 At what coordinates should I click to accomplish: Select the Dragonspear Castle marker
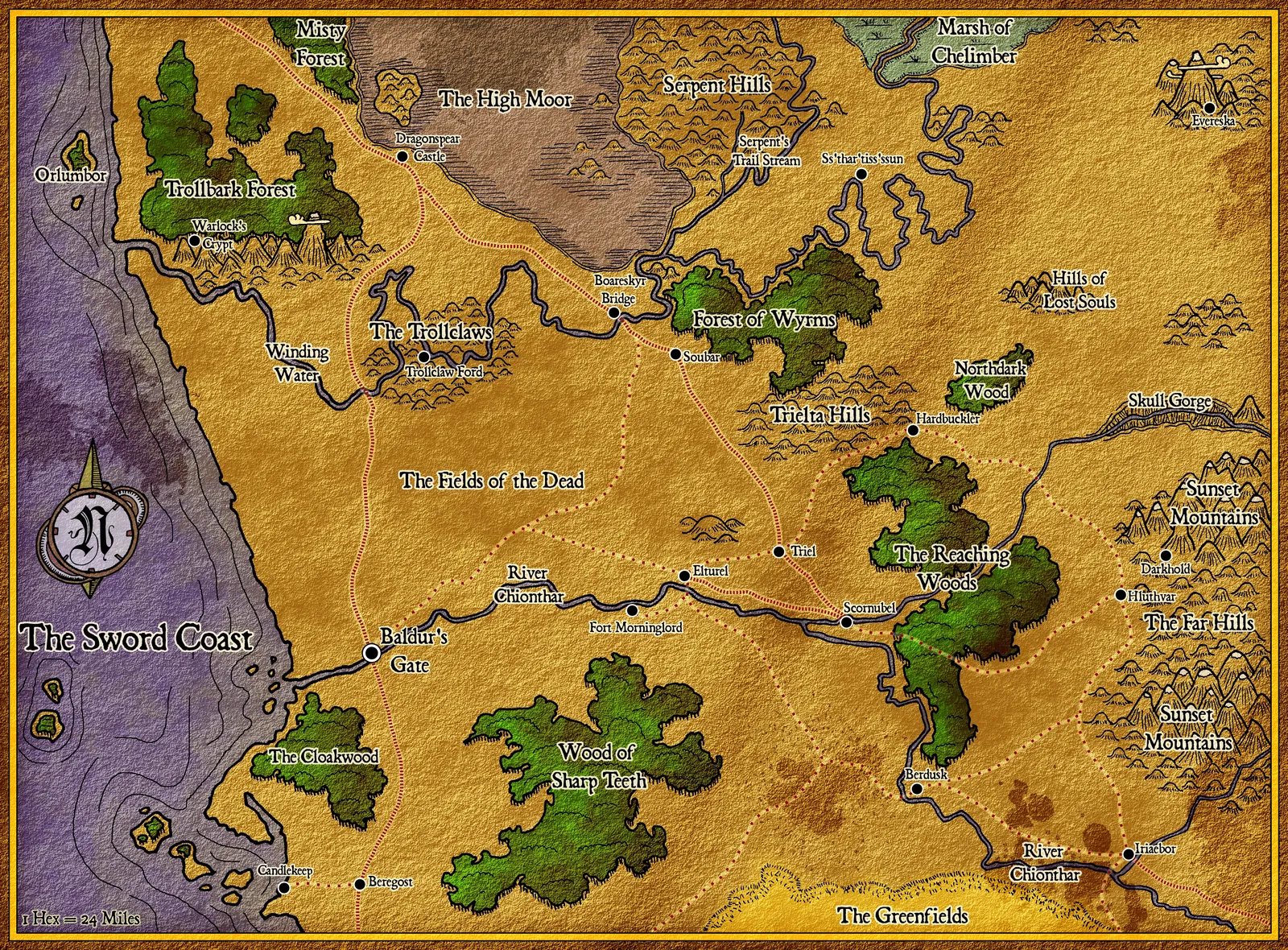(x=402, y=156)
